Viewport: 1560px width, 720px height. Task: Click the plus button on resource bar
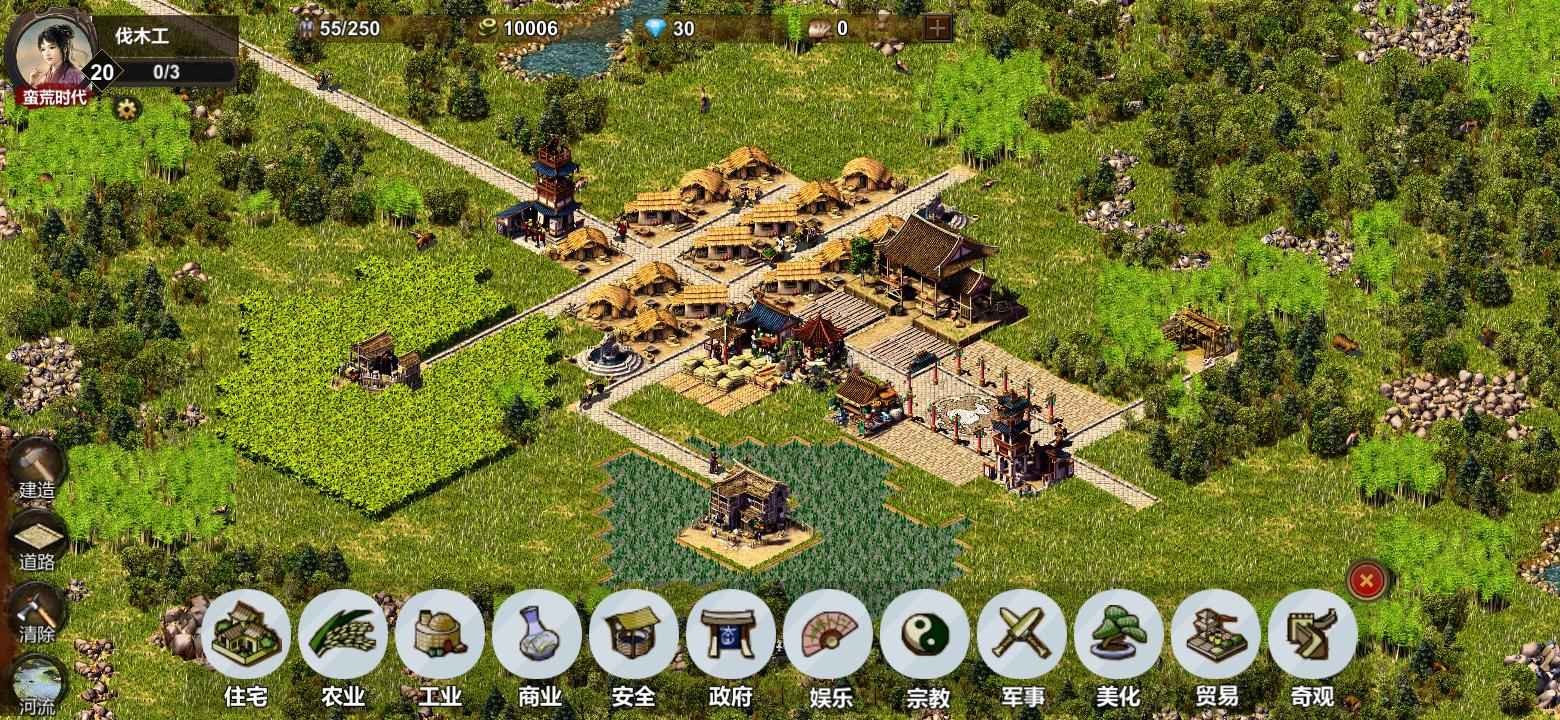(937, 28)
